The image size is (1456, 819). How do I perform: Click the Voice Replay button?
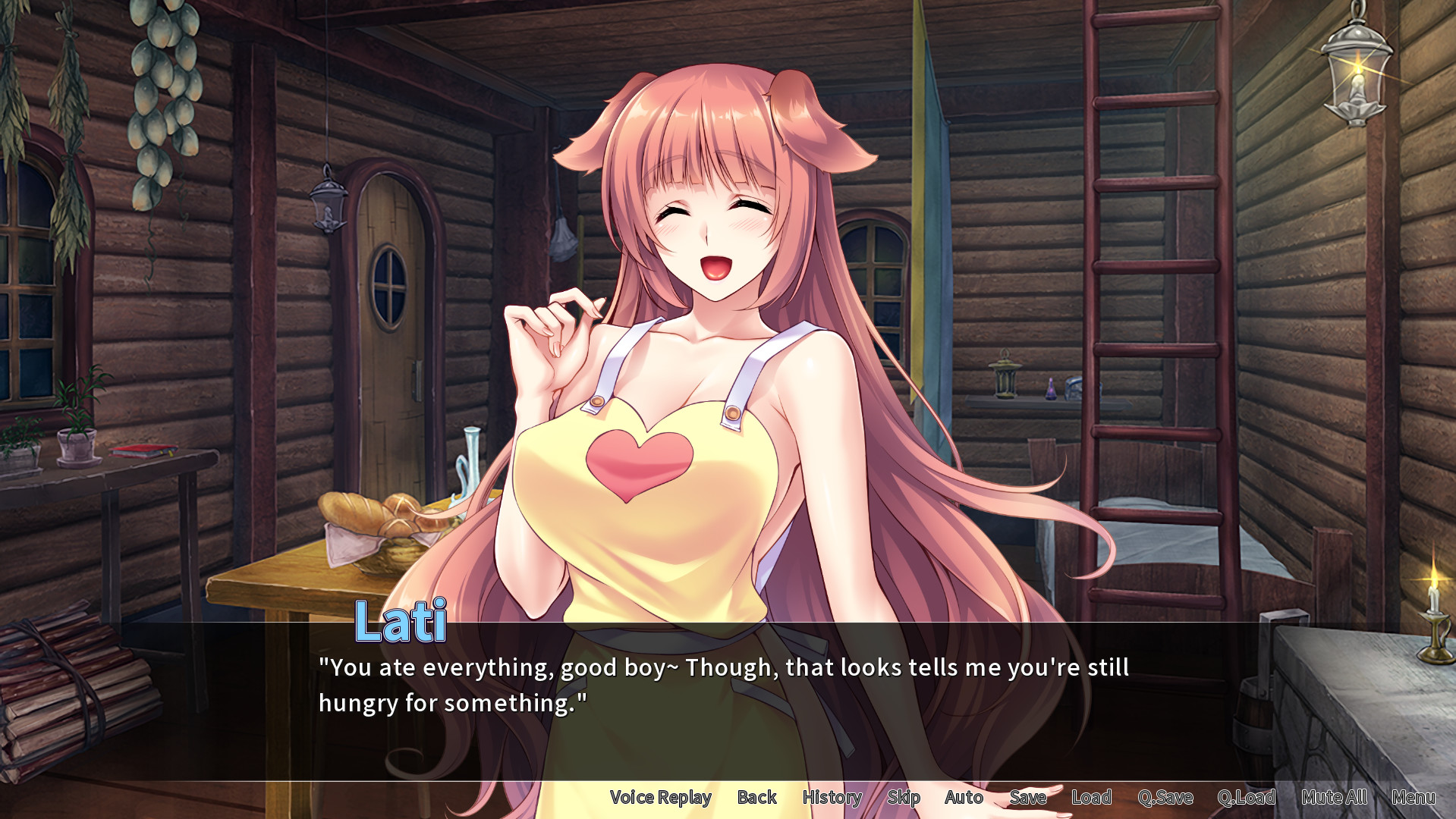660,797
